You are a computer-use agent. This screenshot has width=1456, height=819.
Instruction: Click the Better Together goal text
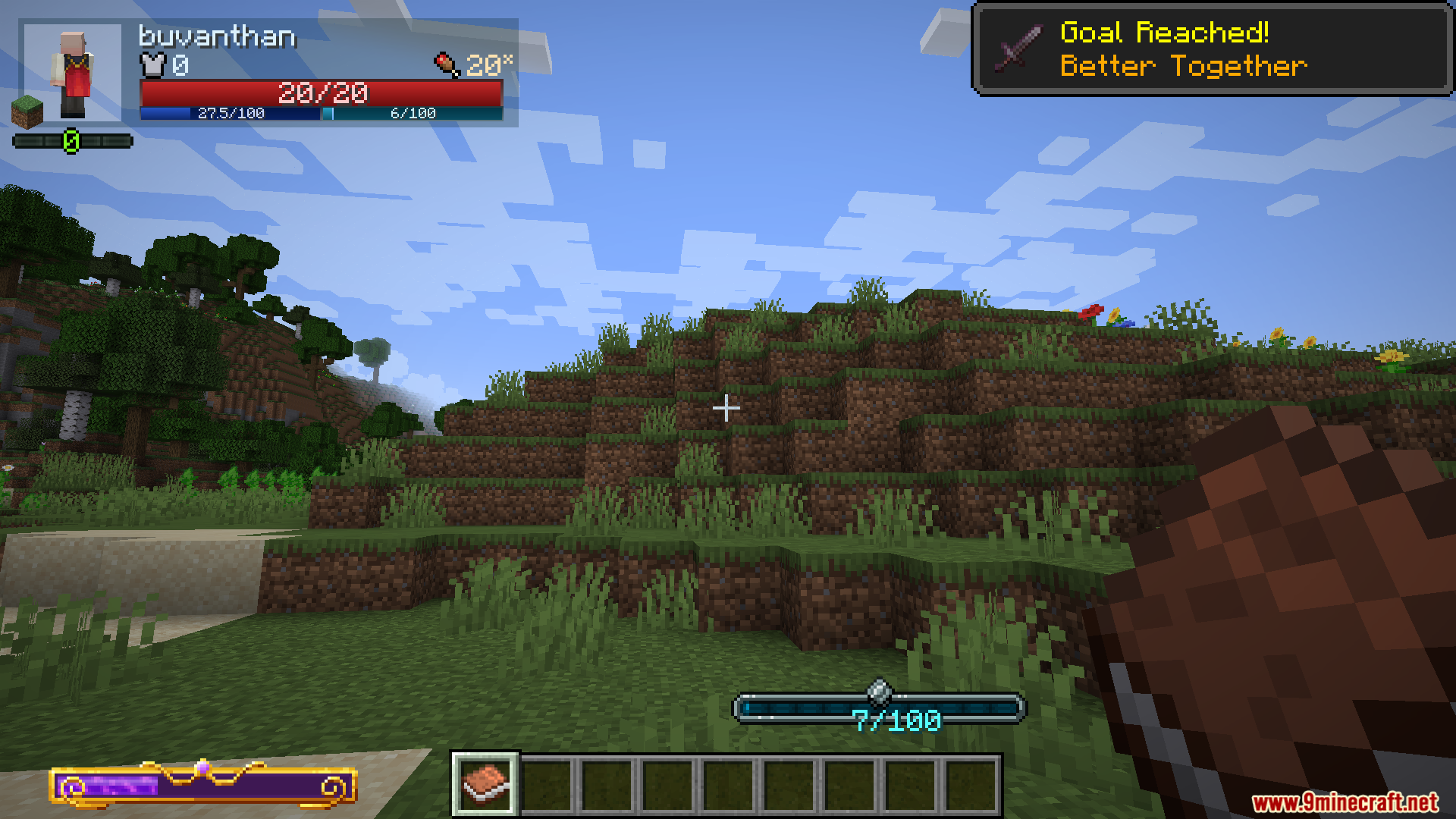pyautogui.click(x=1183, y=68)
